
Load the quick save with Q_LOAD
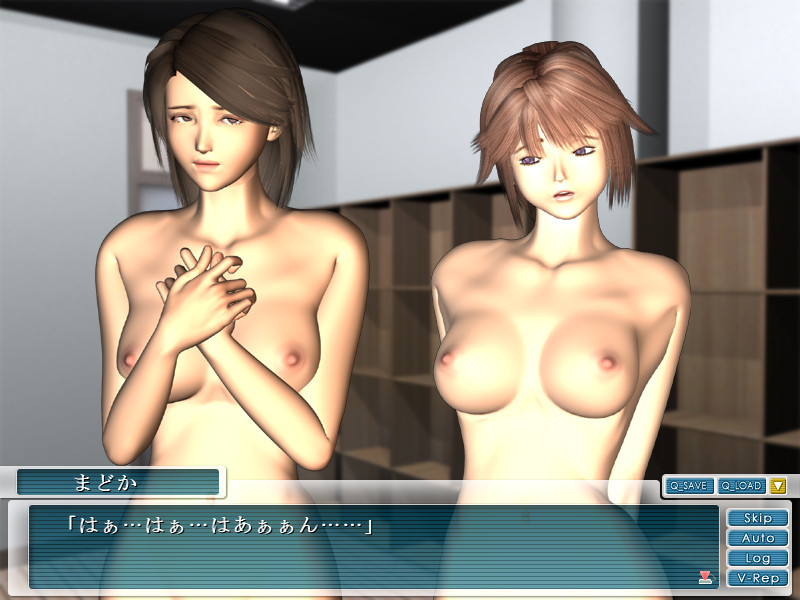(x=741, y=486)
